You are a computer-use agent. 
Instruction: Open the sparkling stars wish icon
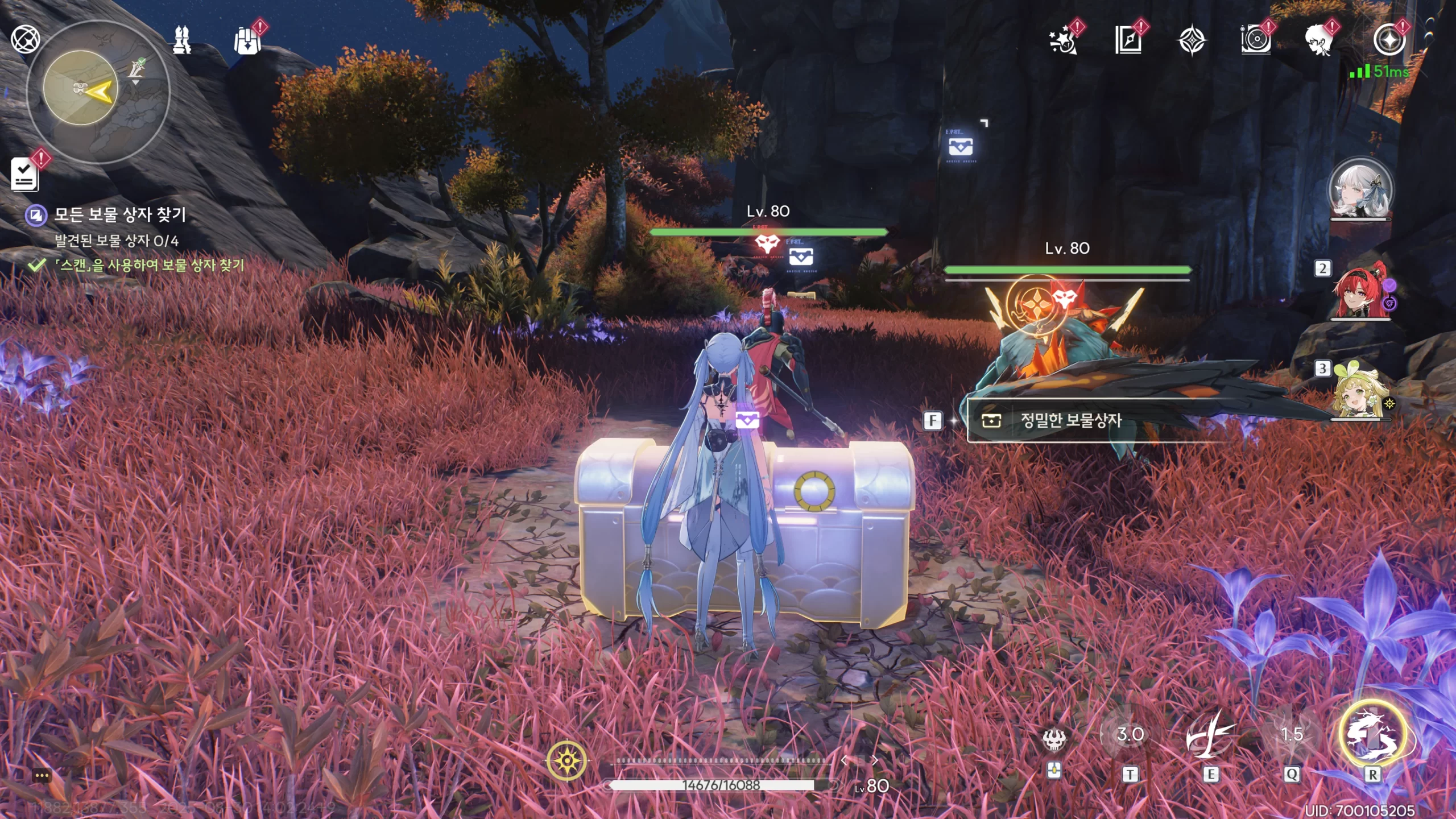(x=1062, y=41)
